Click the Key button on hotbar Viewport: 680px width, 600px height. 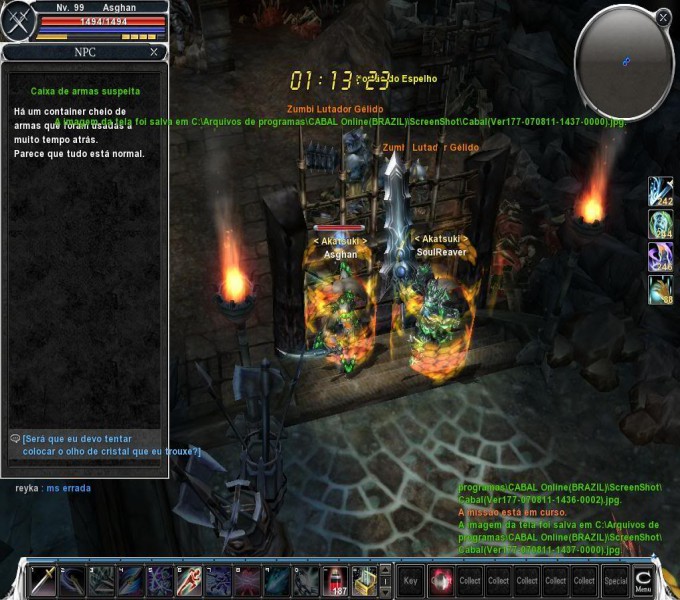[x=410, y=580]
